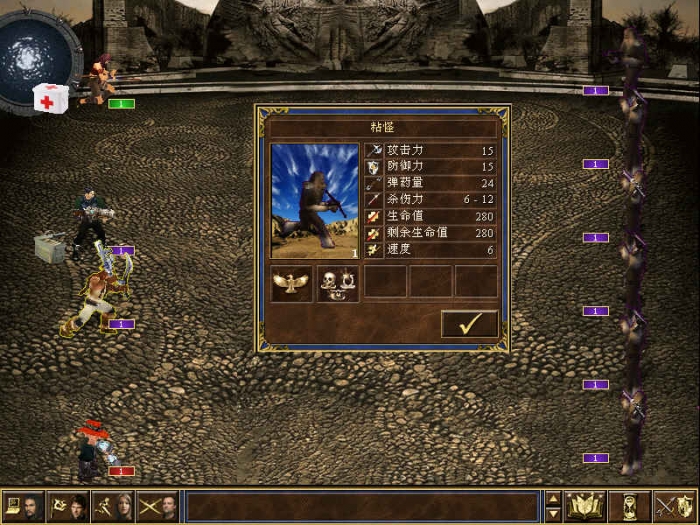
Task: Click the hourglass wait button
Action: (x=630, y=506)
